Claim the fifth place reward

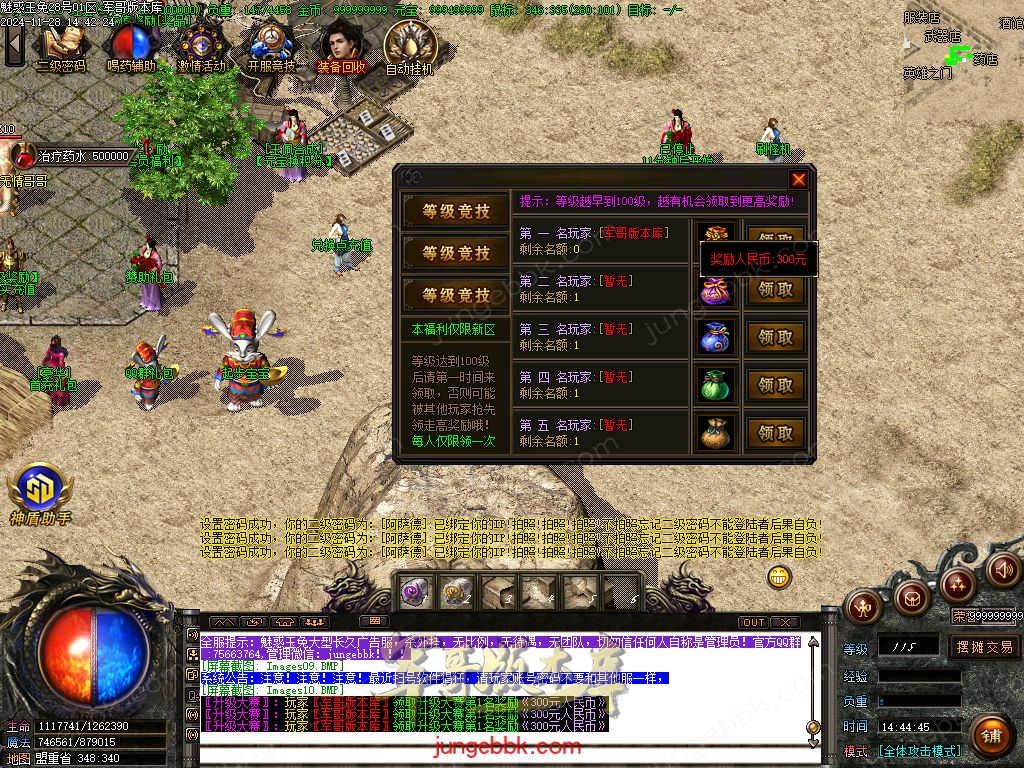coord(775,433)
